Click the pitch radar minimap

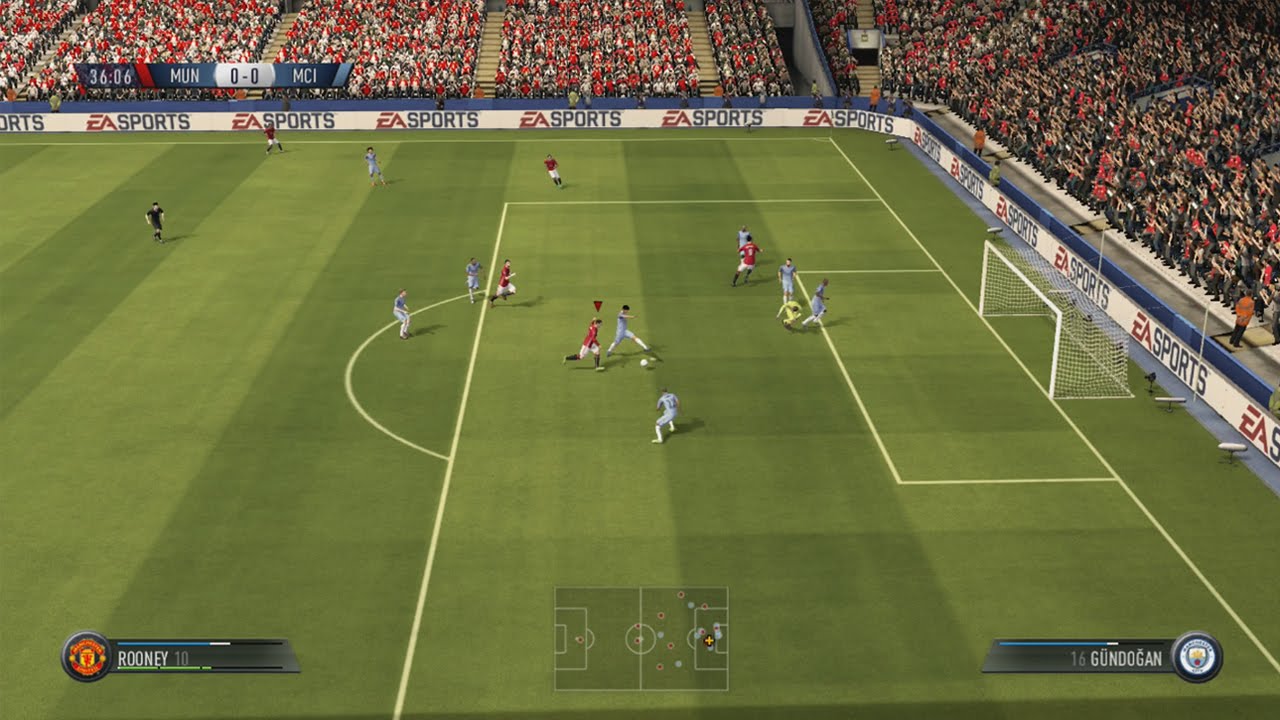[x=641, y=639]
